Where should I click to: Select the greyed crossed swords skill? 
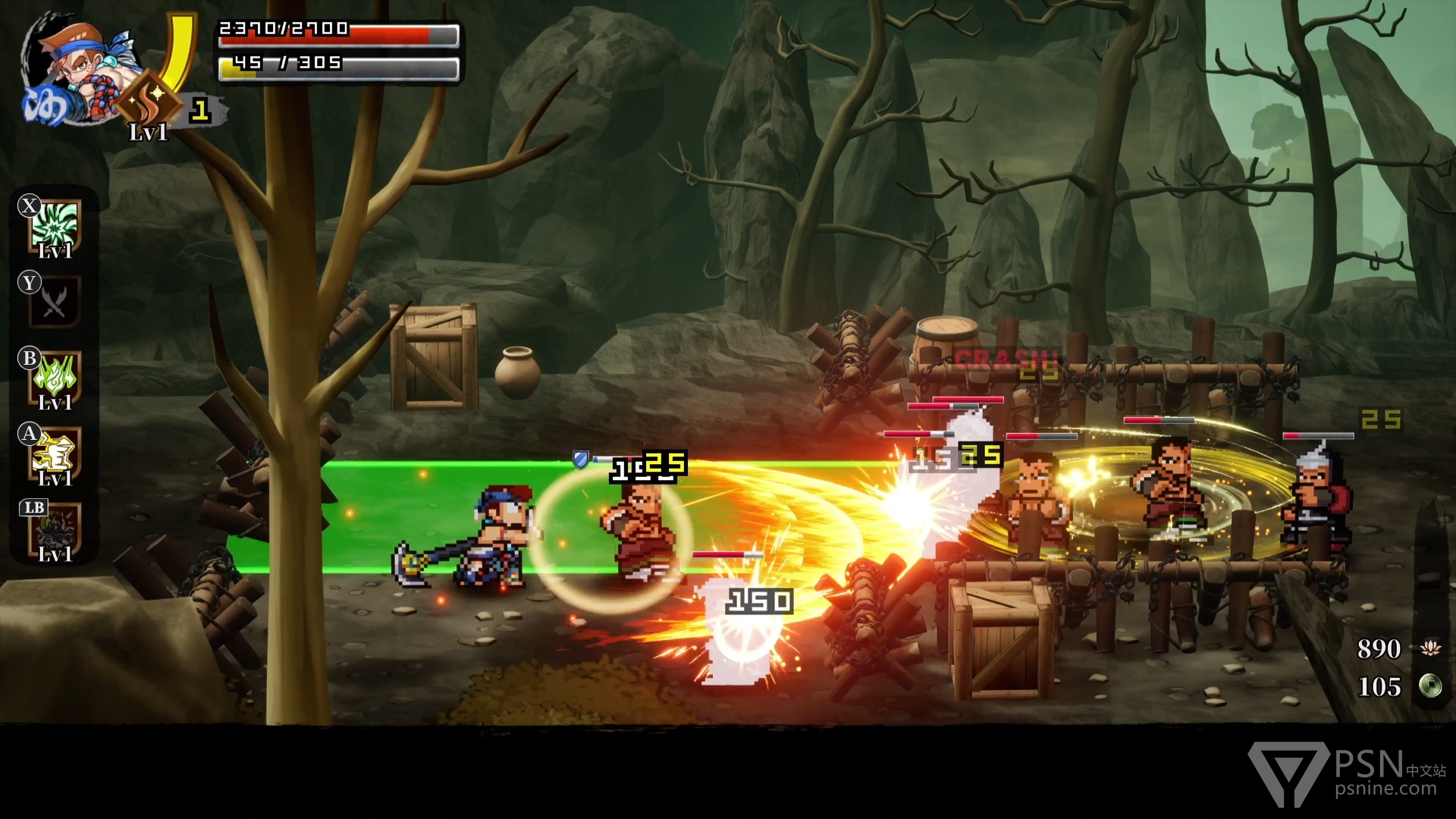click(55, 301)
